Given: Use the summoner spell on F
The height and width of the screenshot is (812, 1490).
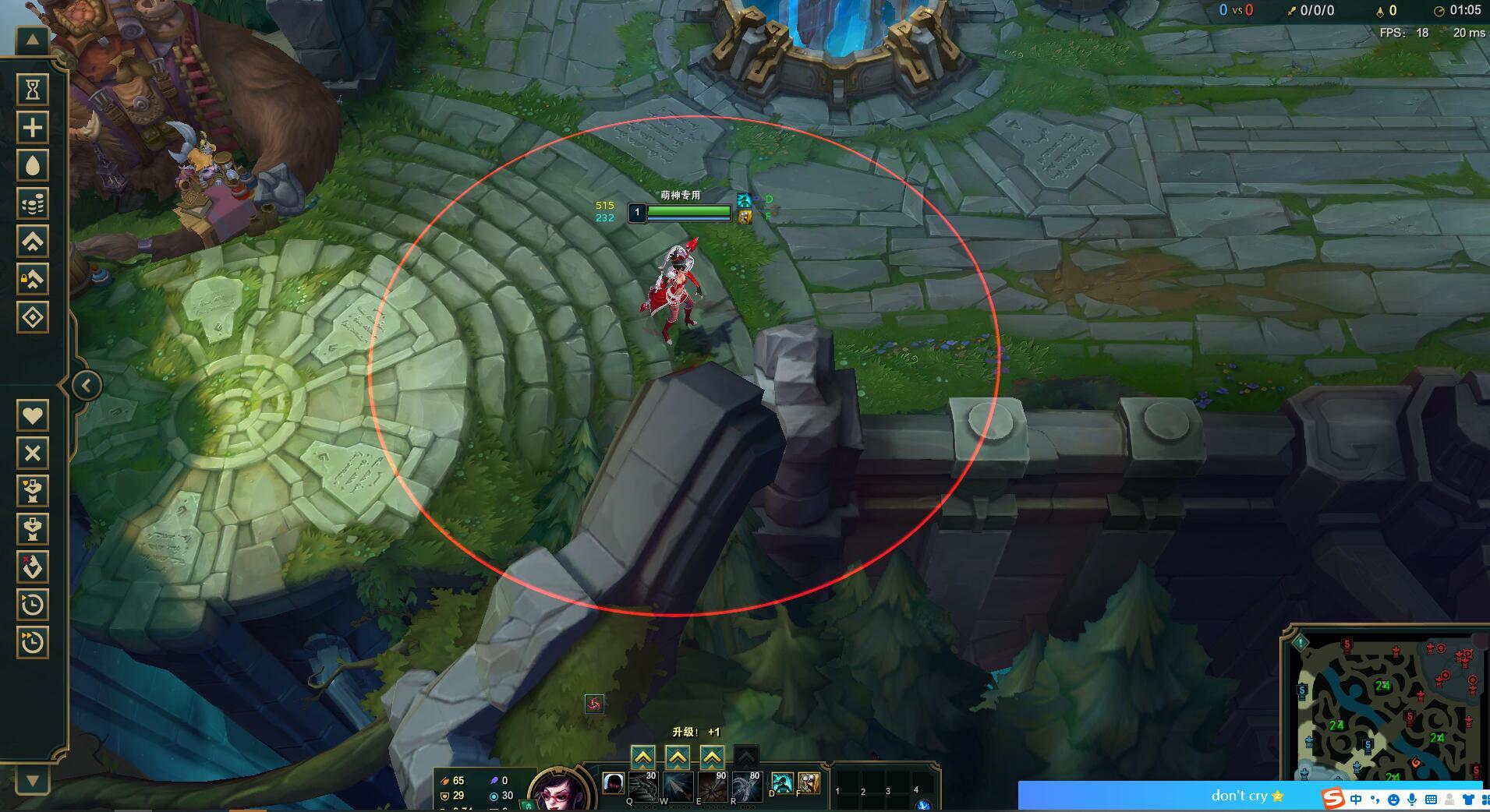Looking at the screenshot, I should click(x=809, y=783).
